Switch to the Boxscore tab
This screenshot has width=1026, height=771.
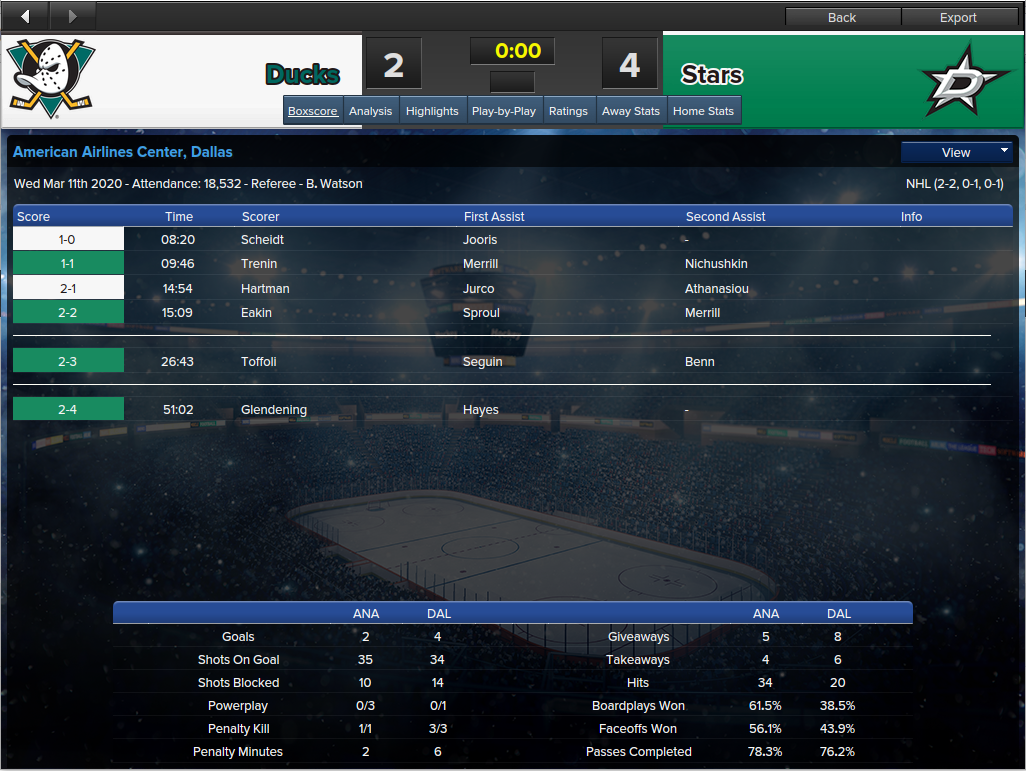pos(313,111)
